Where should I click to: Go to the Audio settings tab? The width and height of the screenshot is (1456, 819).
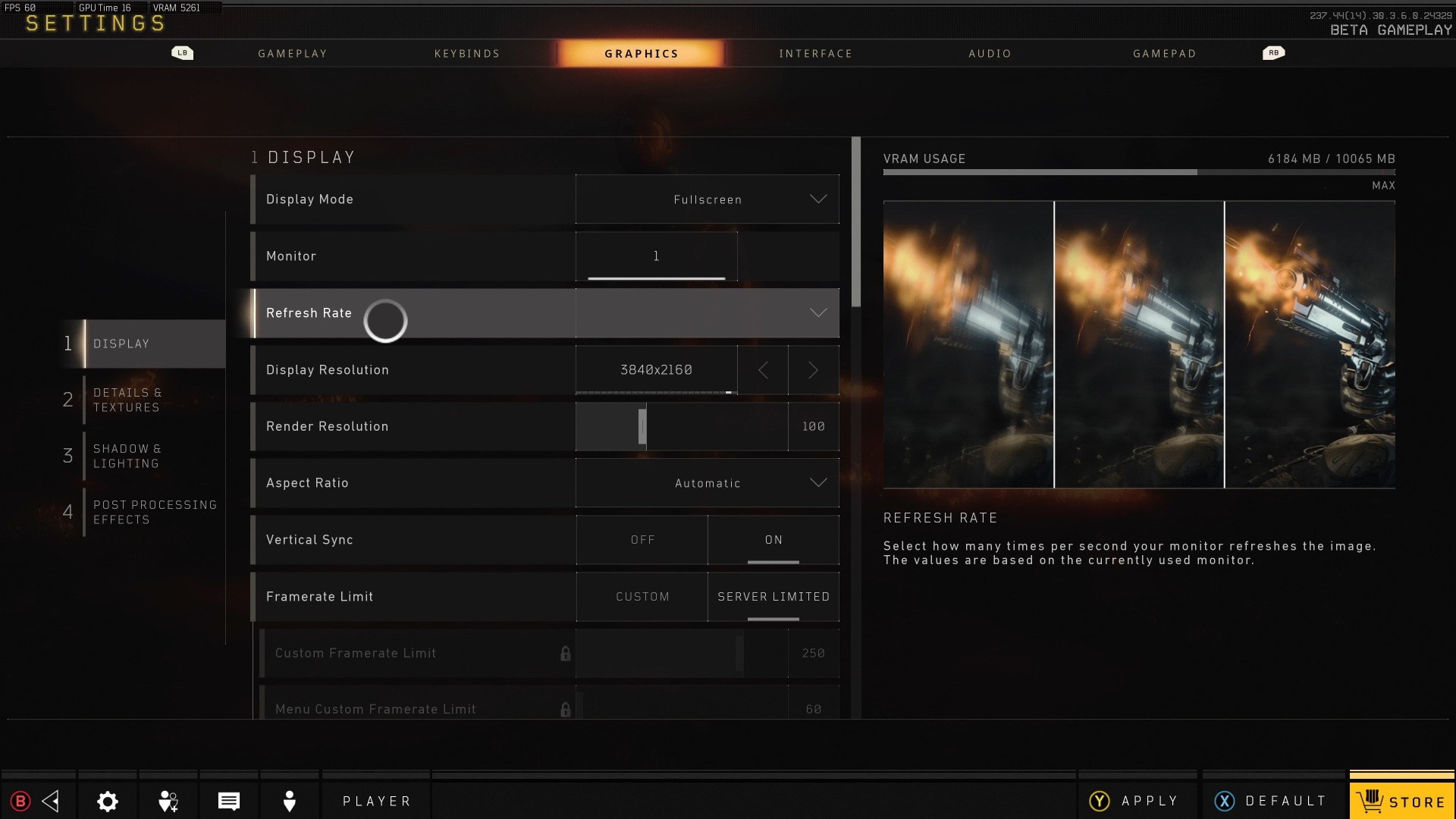pos(990,54)
